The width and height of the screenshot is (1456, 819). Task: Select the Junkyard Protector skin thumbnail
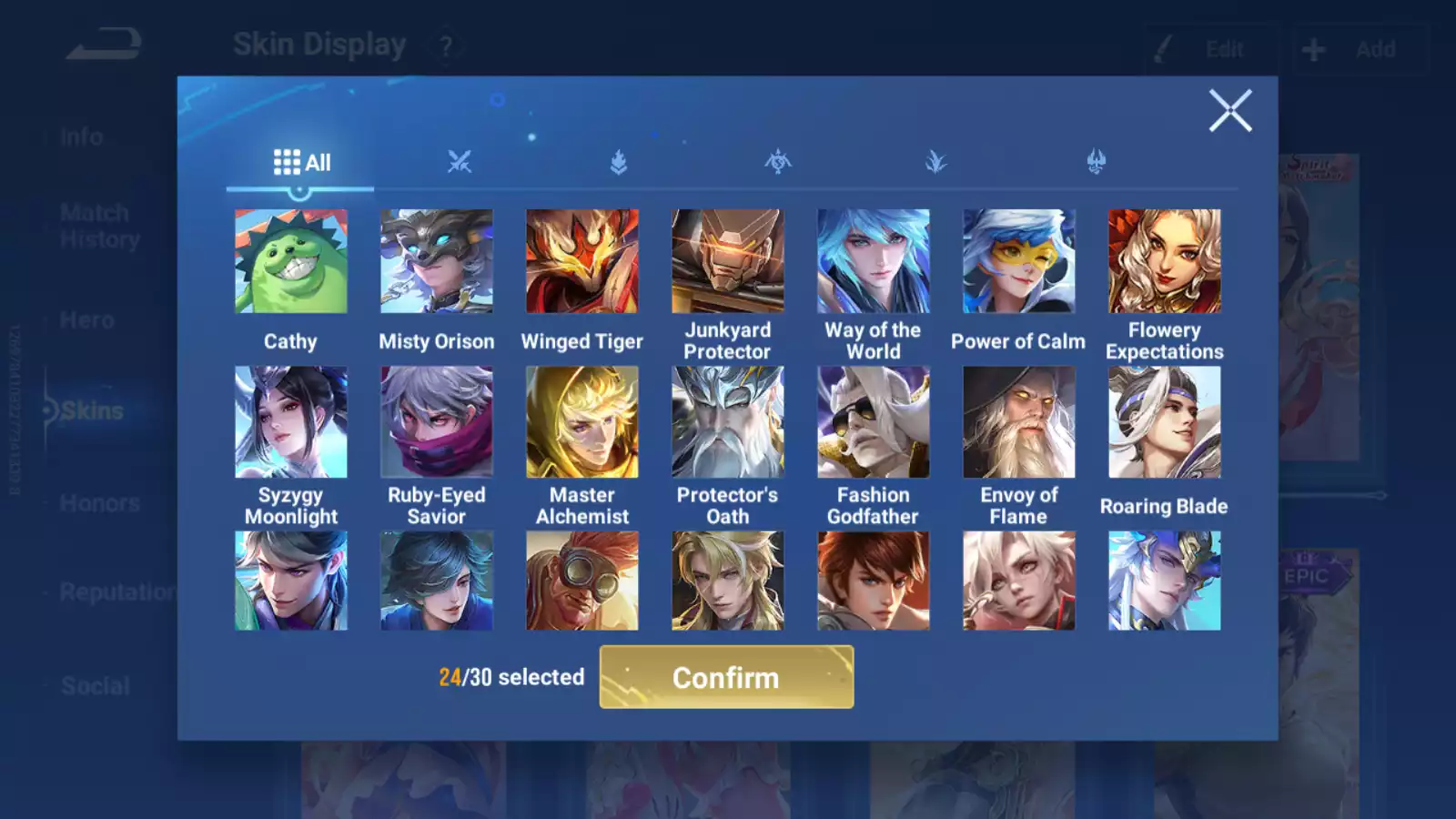point(727,259)
